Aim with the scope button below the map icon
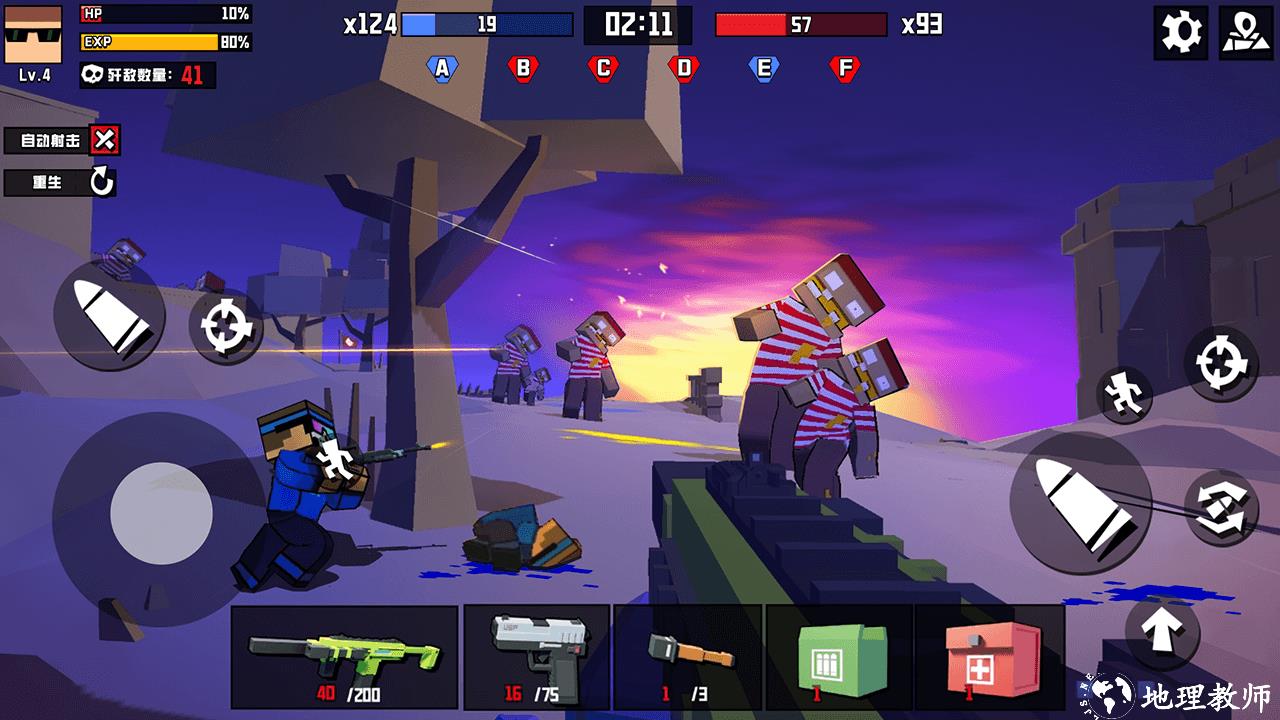The width and height of the screenshot is (1280, 720). pos(1221,364)
